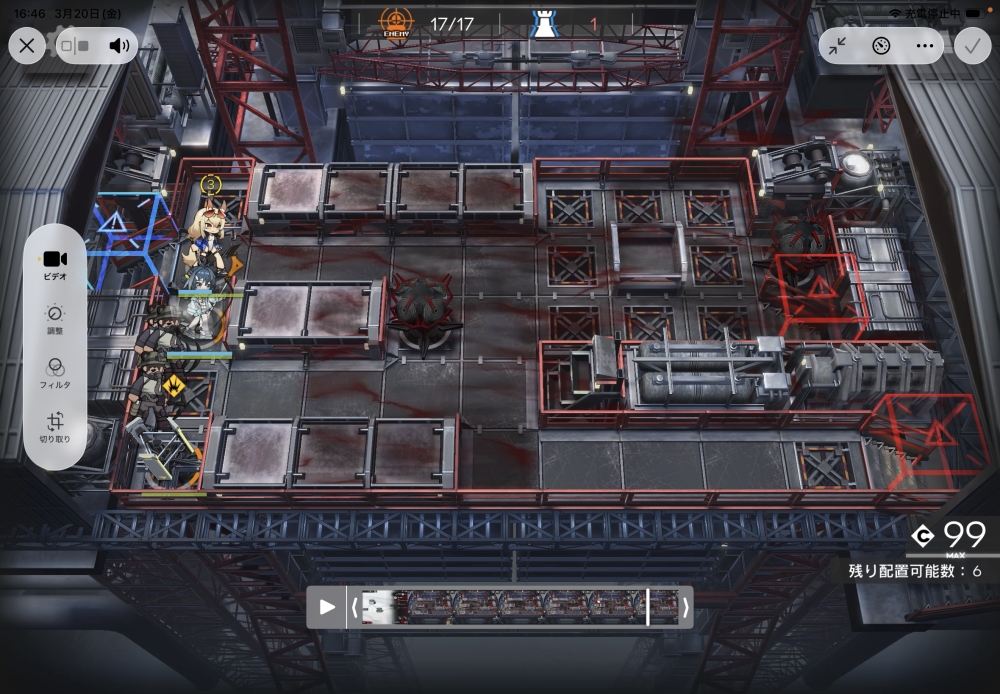Switch to the ビデオ editing tab
This screenshot has width=1000, height=694.
(55, 264)
